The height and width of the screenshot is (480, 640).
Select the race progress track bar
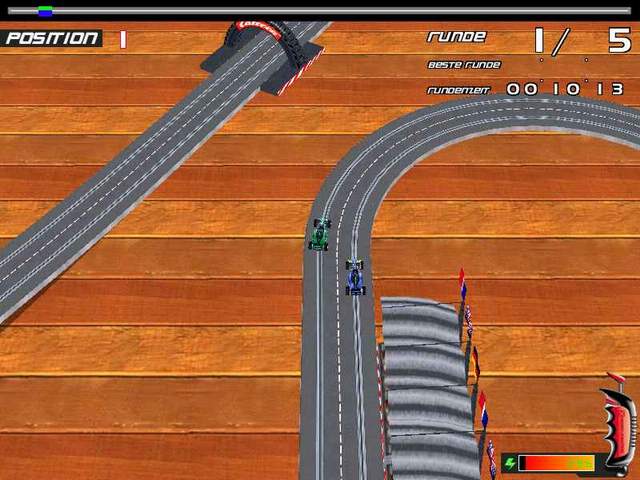click(x=320, y=11)
